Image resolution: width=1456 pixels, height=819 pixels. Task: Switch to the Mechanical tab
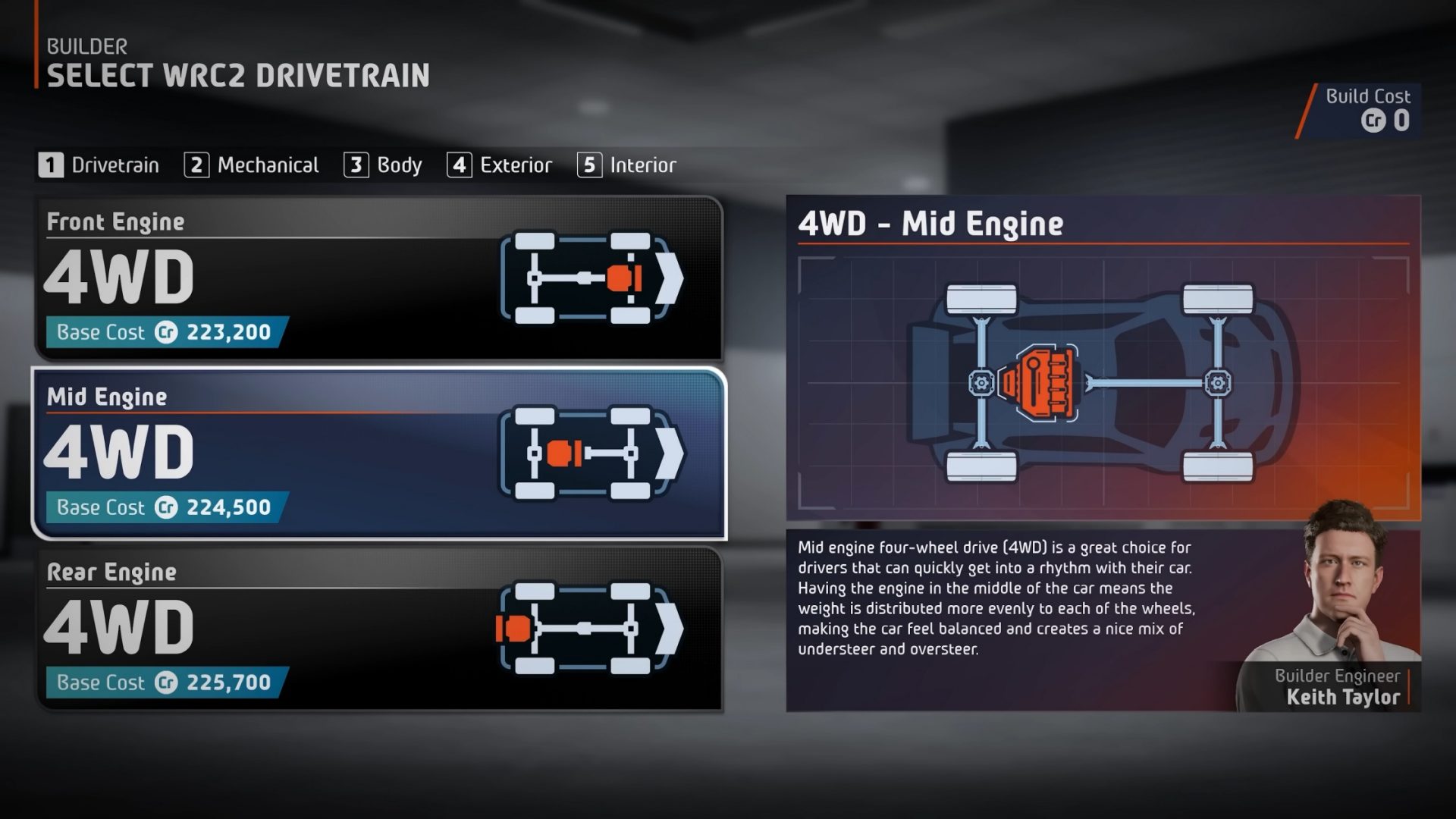[252, 165]
